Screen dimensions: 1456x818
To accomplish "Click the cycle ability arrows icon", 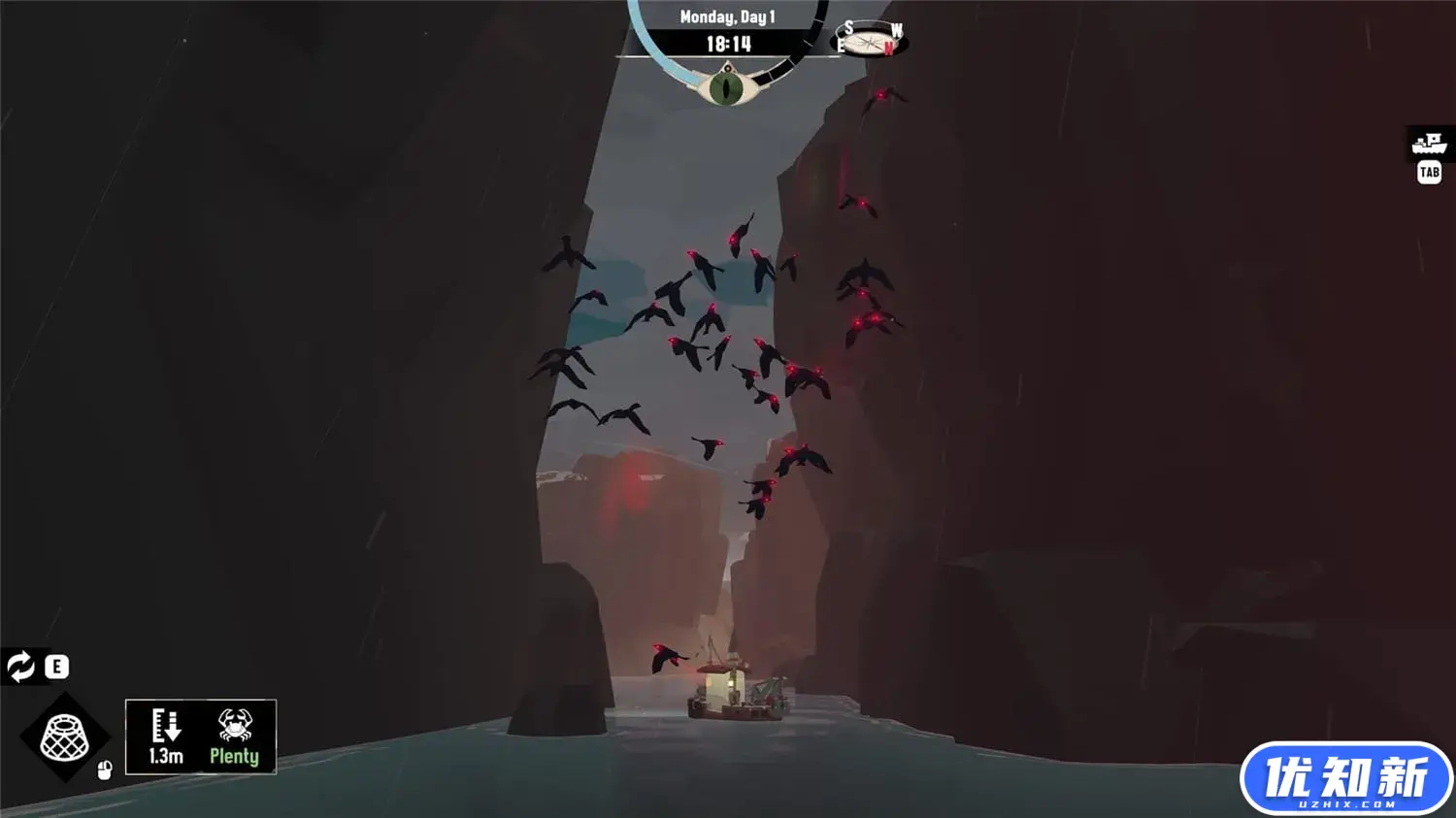I will point(20,667).
